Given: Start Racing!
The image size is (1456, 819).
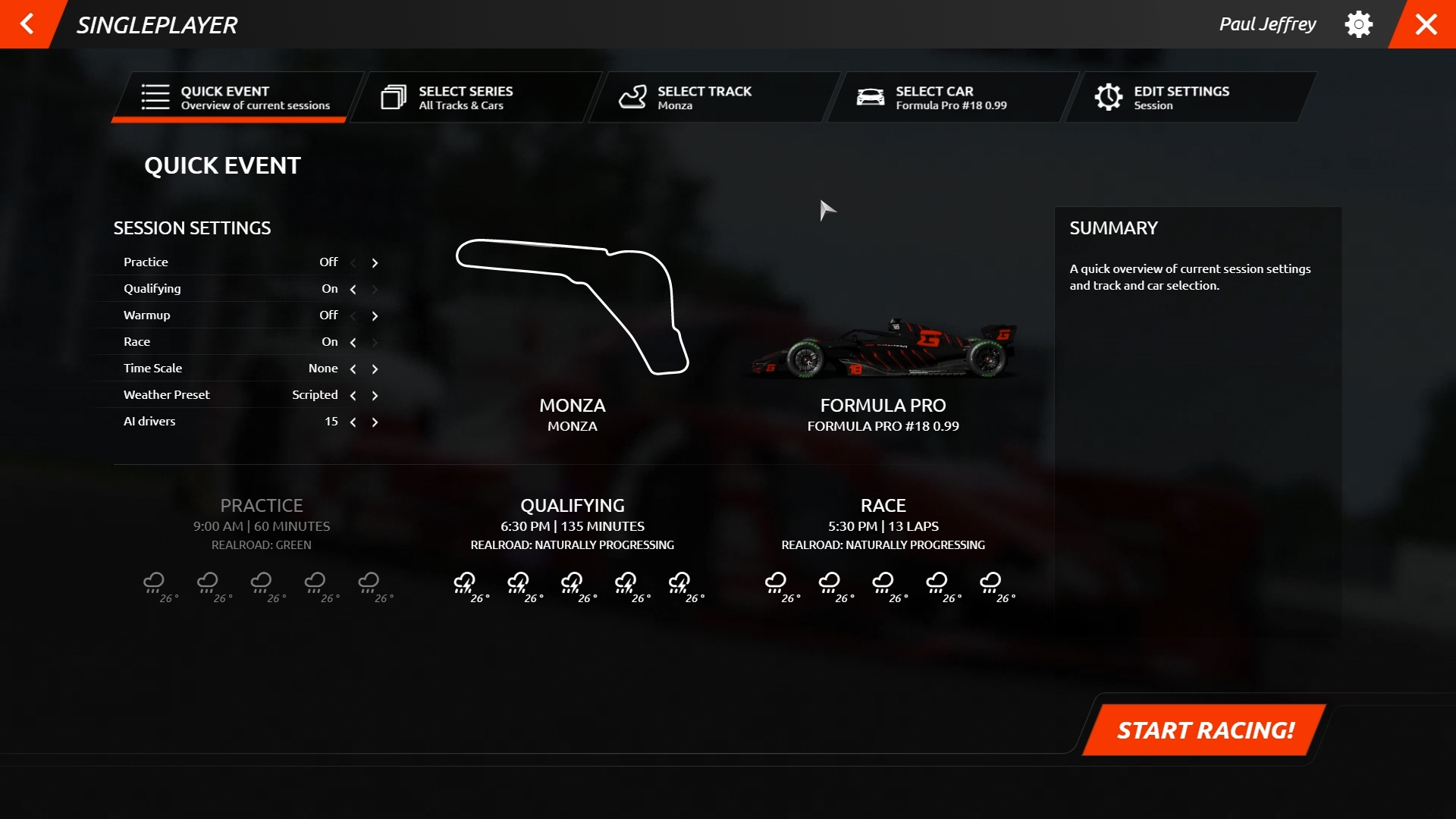Looking at the screenshot, I should [1205, 730].
